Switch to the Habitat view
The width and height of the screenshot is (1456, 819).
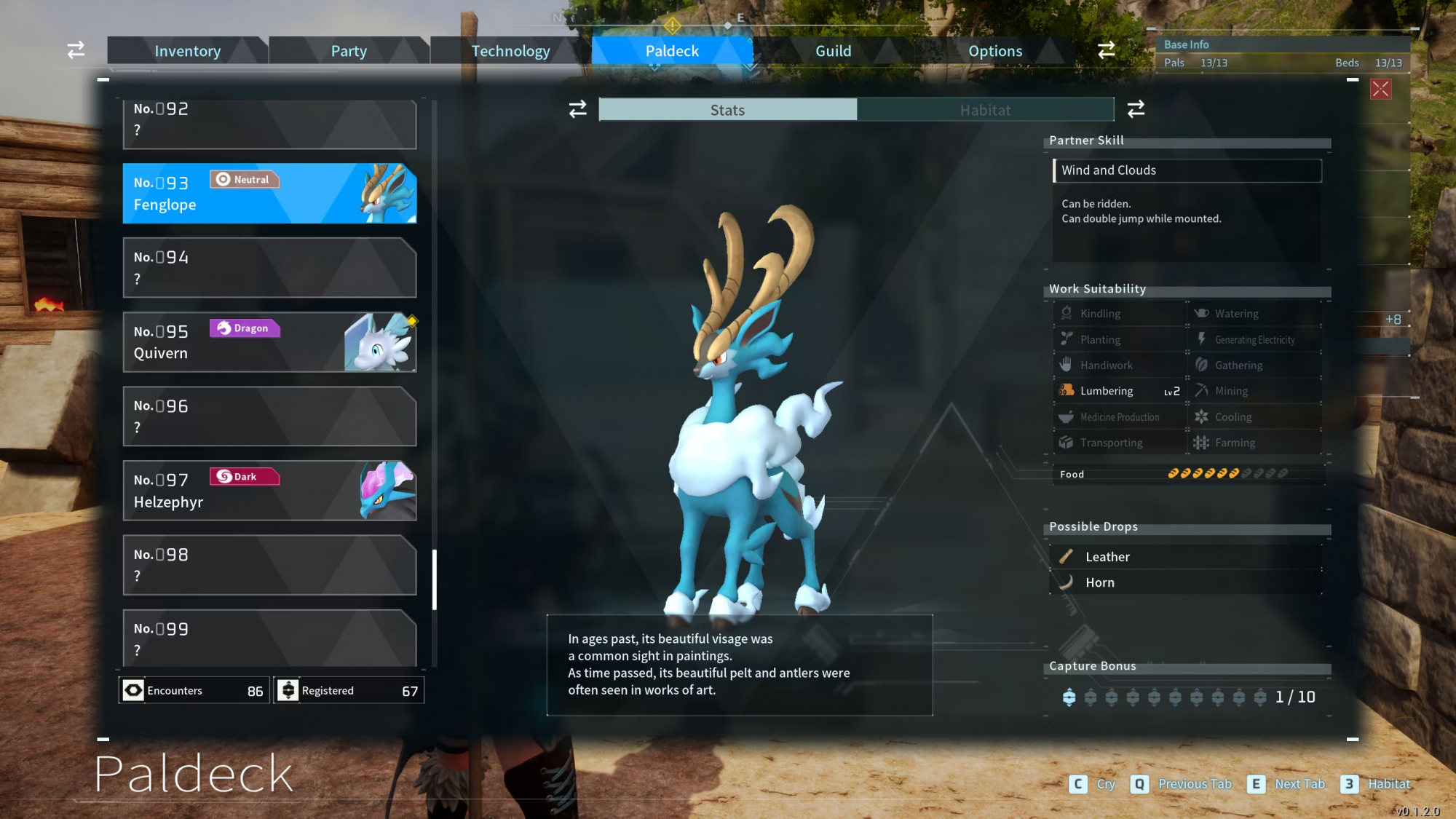[985, 110]
